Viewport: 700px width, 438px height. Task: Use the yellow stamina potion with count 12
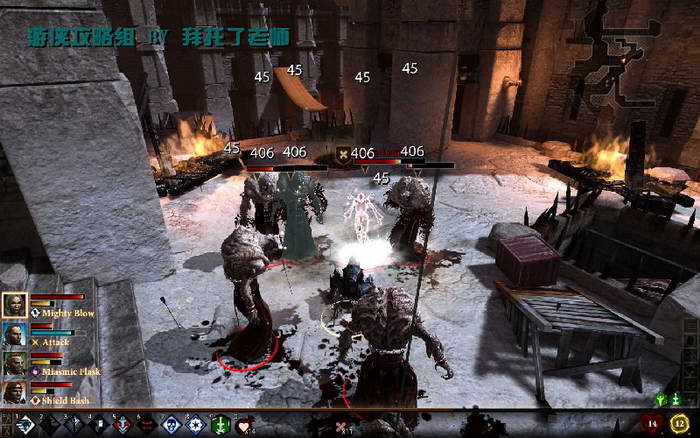[680, 424]
